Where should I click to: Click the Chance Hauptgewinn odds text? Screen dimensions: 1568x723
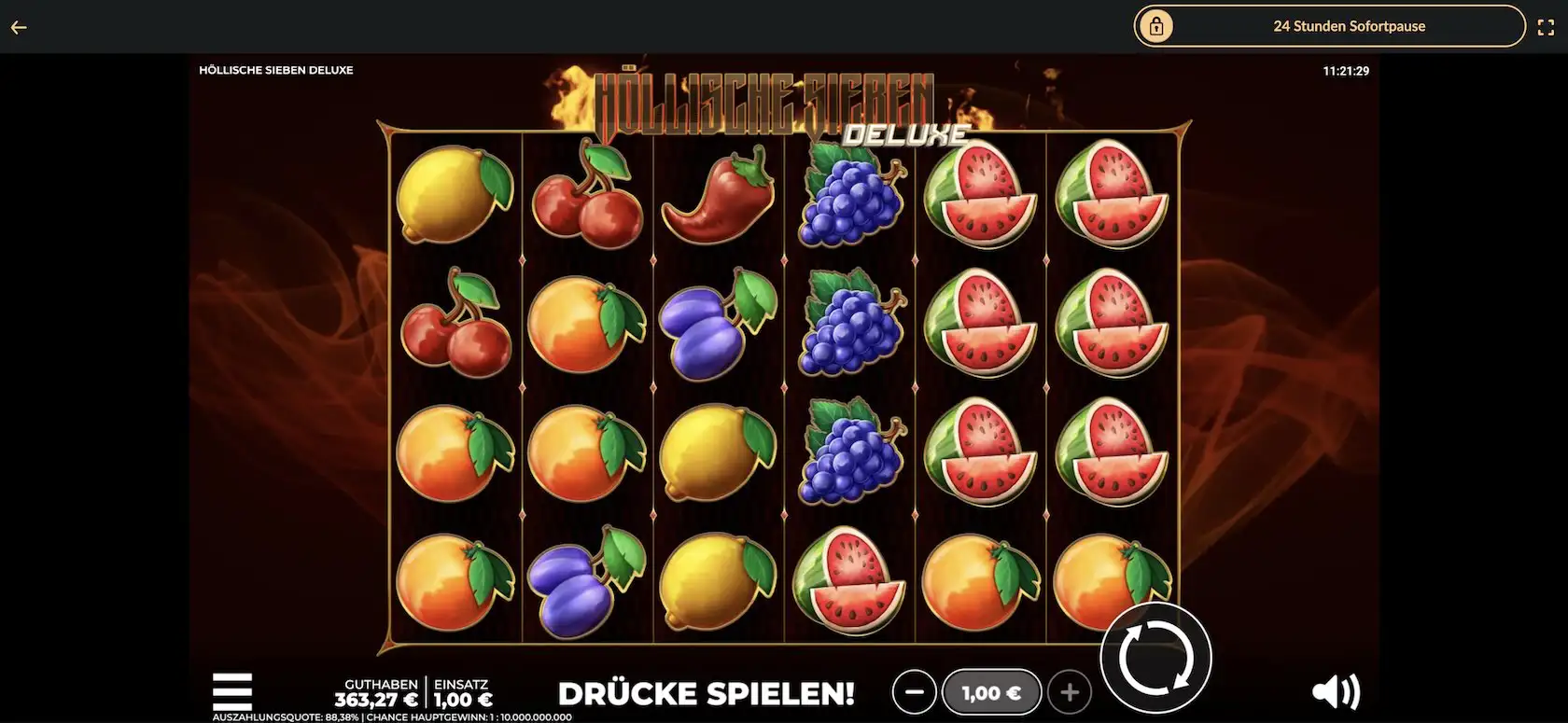(470, 717)
